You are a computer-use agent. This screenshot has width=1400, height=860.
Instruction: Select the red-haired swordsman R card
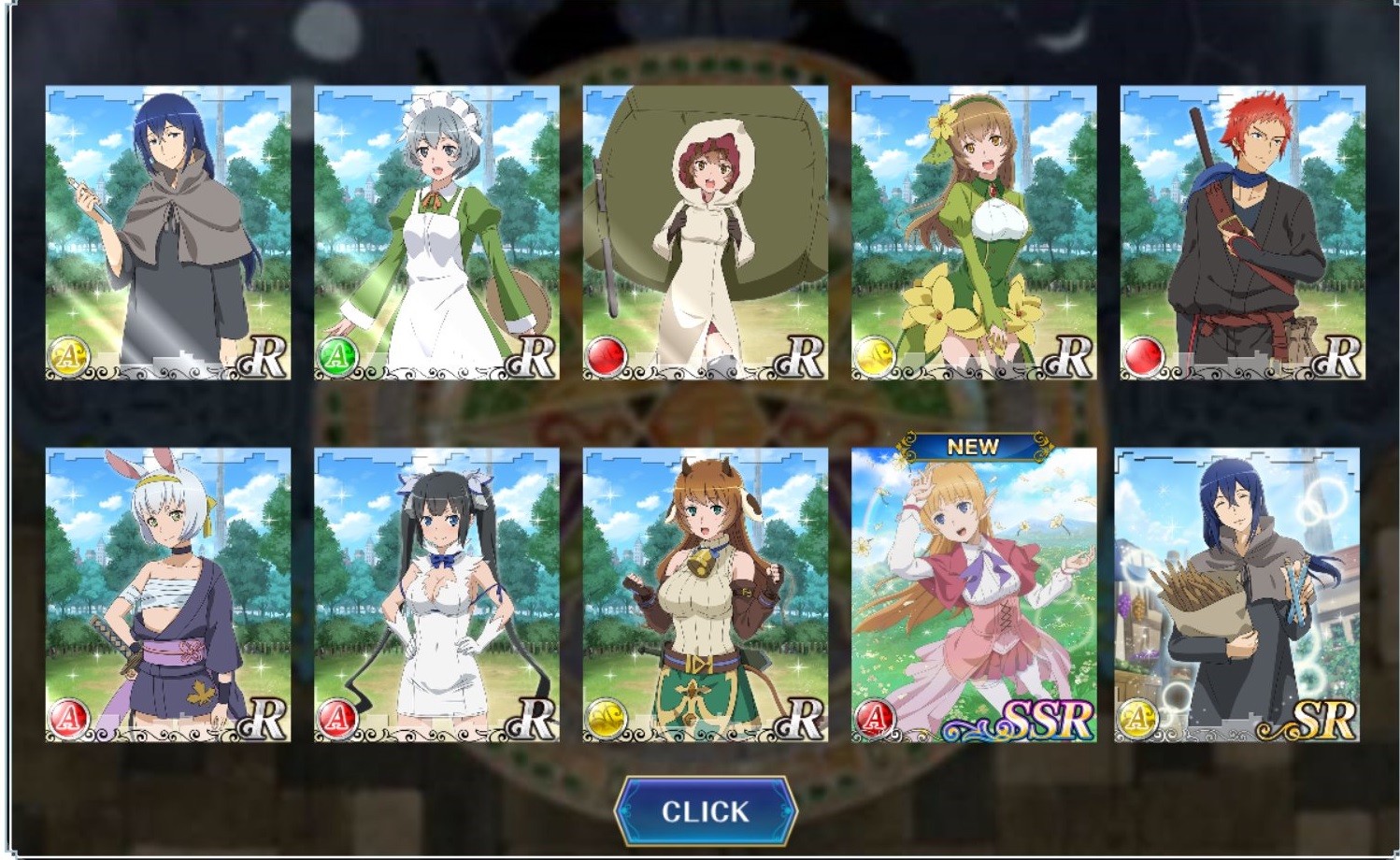(1242, 233)
